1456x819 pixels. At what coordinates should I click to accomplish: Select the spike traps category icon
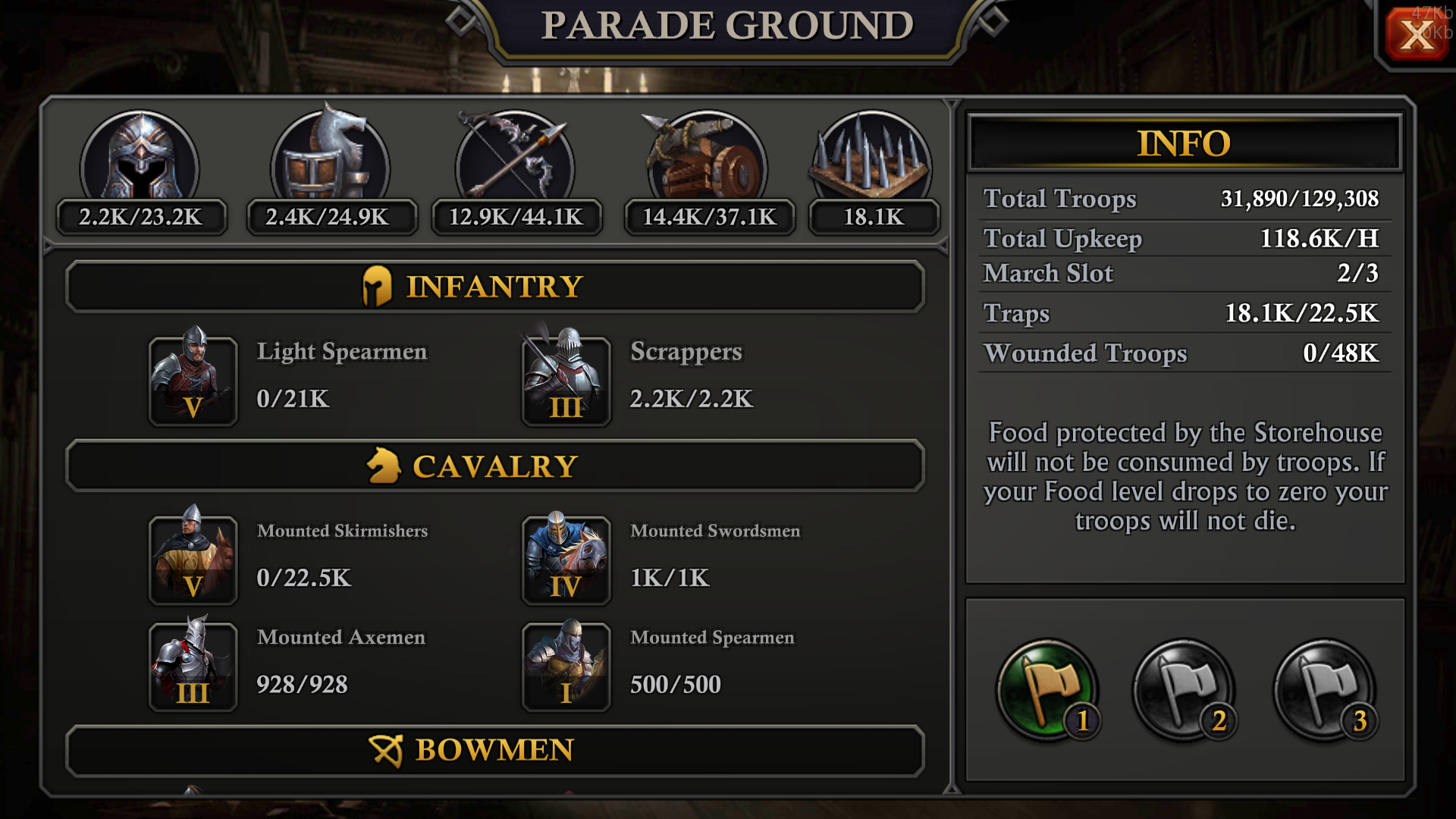tap(872, 159)
